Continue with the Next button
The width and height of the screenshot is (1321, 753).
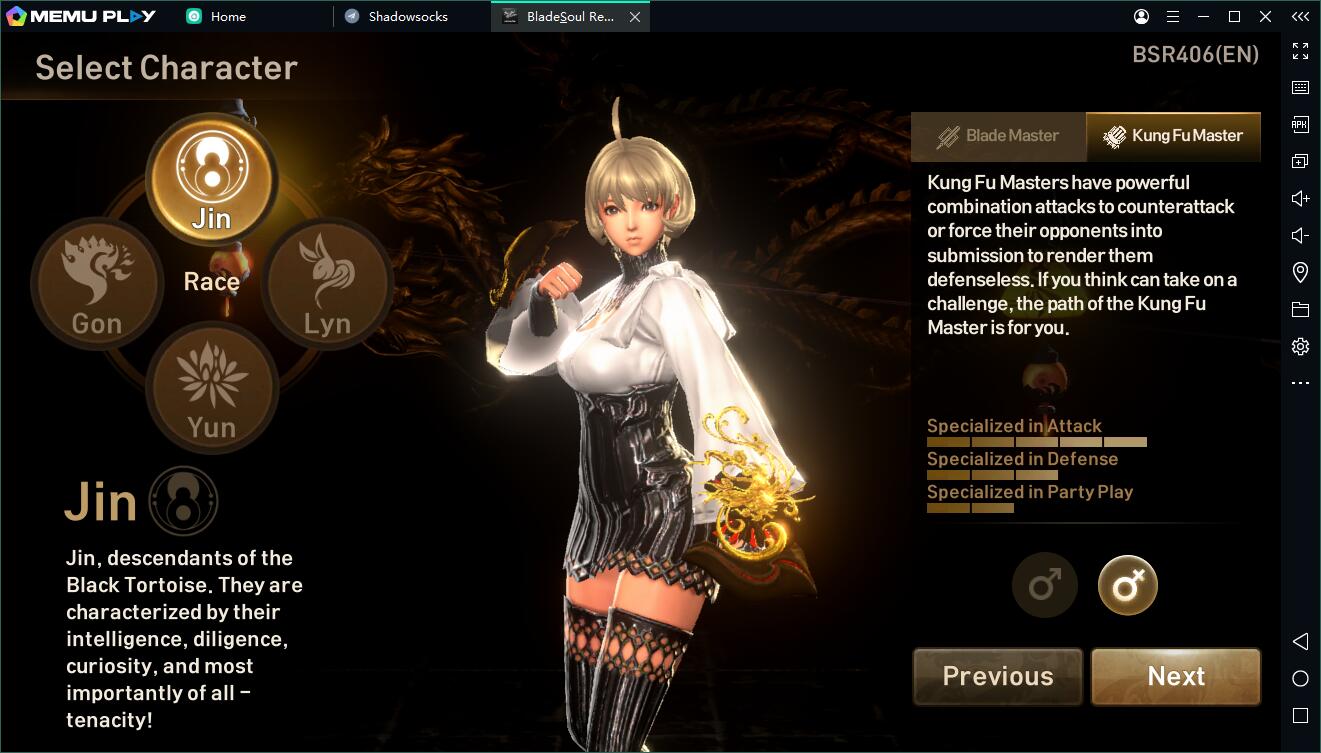[1176, 676]
